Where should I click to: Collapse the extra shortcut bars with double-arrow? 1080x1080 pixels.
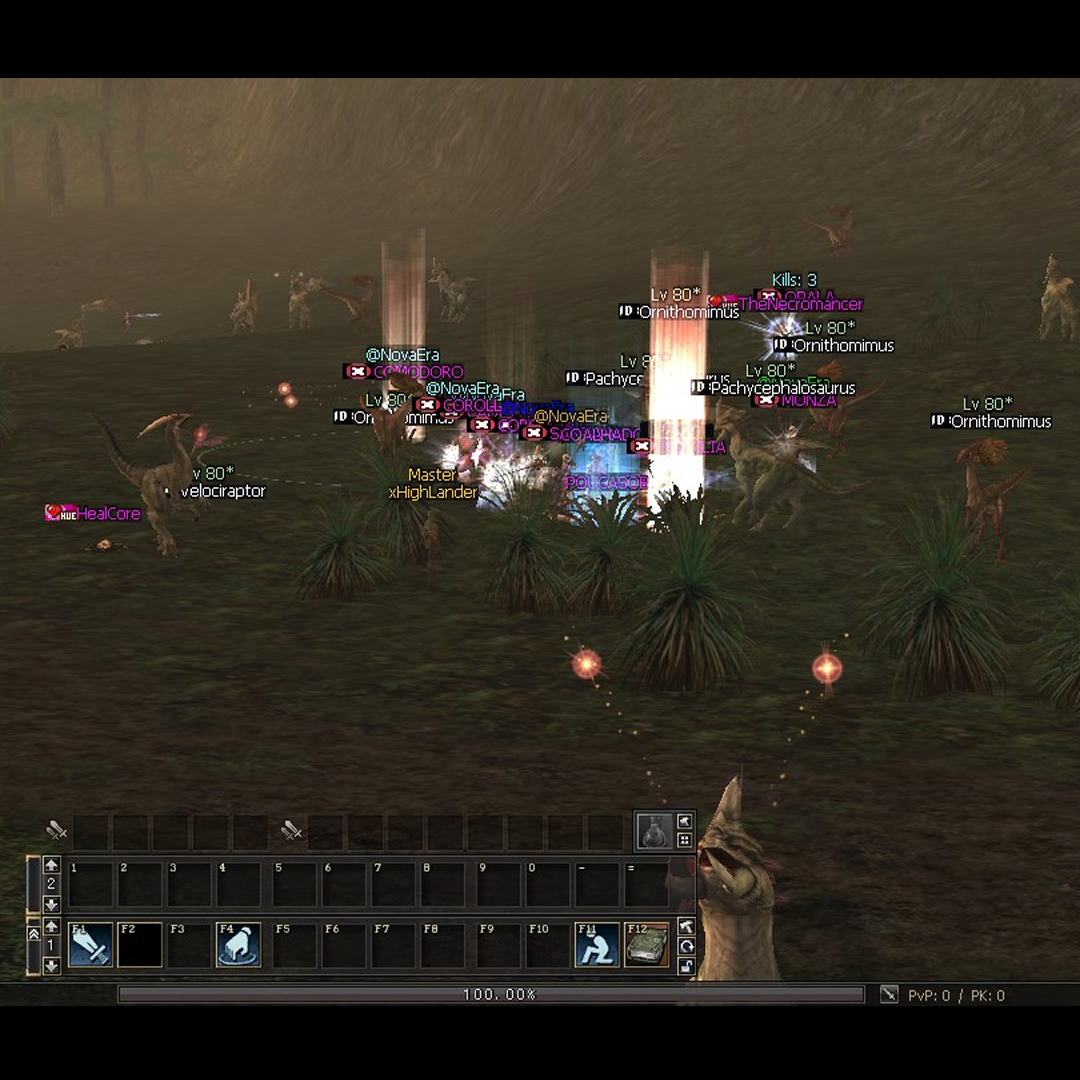point(33,933)
